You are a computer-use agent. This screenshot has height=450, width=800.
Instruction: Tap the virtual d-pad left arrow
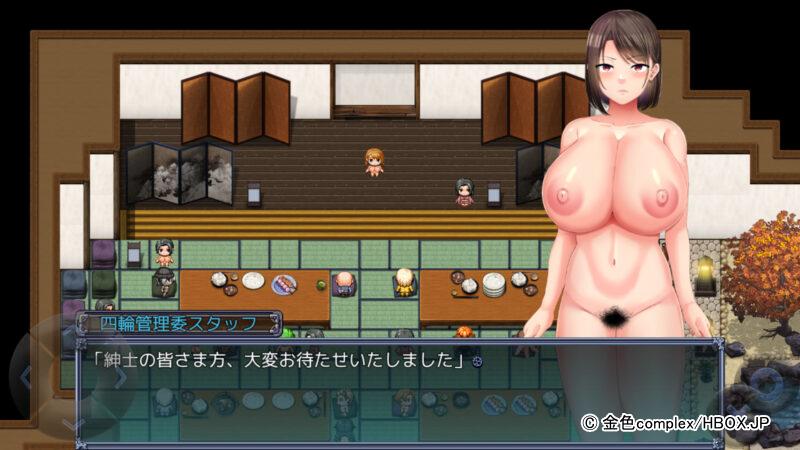27,377
